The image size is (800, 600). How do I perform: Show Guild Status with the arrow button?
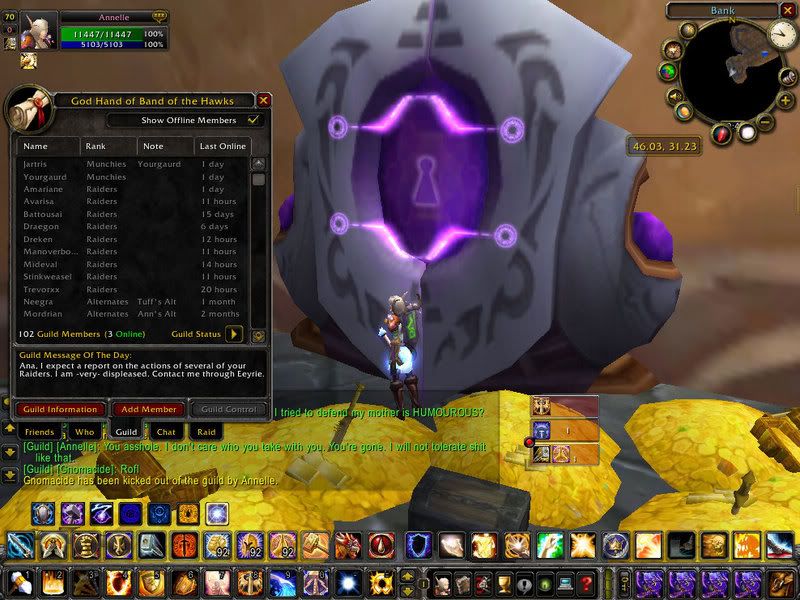tap(235, 334)
